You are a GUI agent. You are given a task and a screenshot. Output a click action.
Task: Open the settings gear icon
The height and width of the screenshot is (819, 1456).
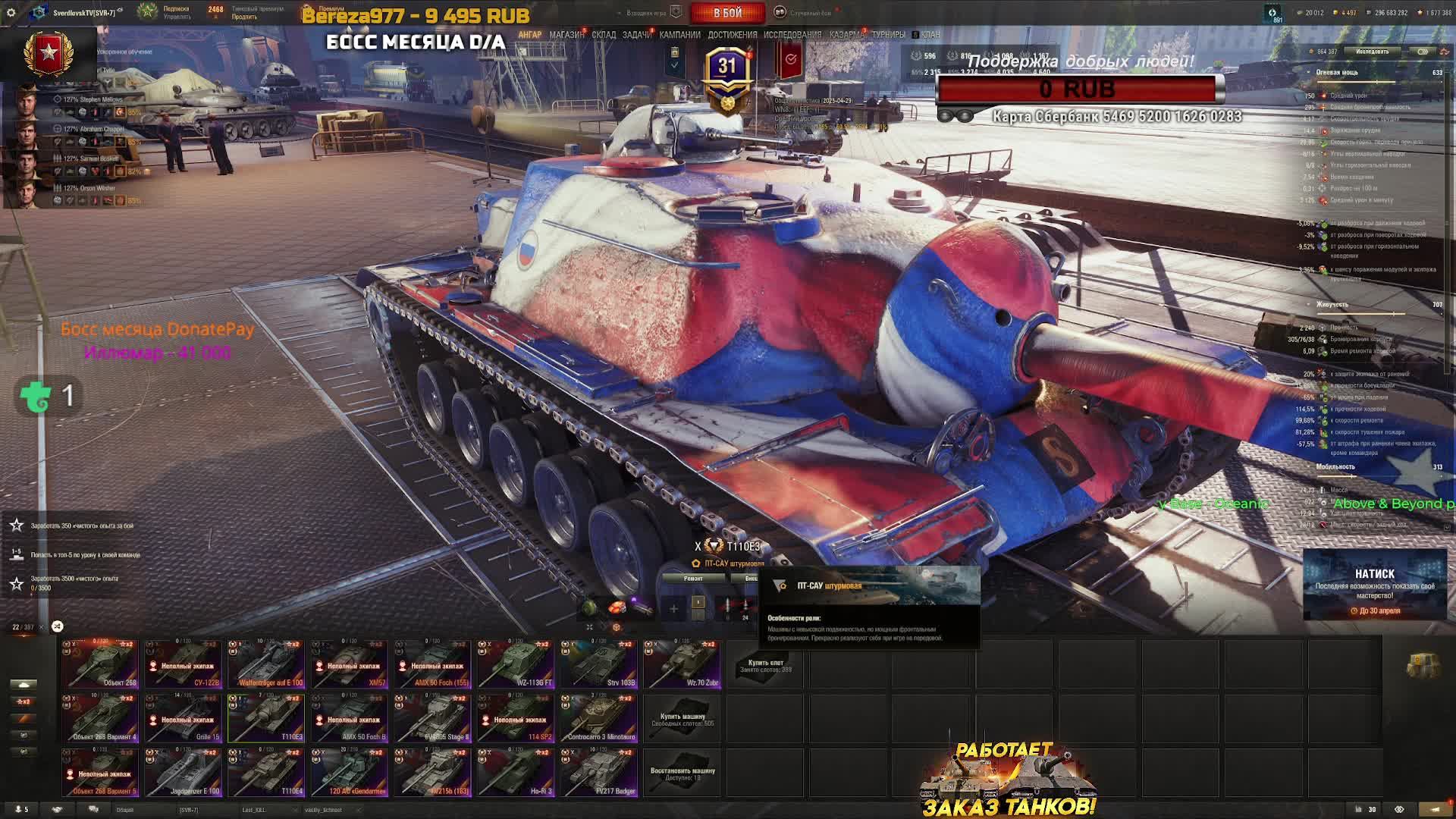[11, 13]
